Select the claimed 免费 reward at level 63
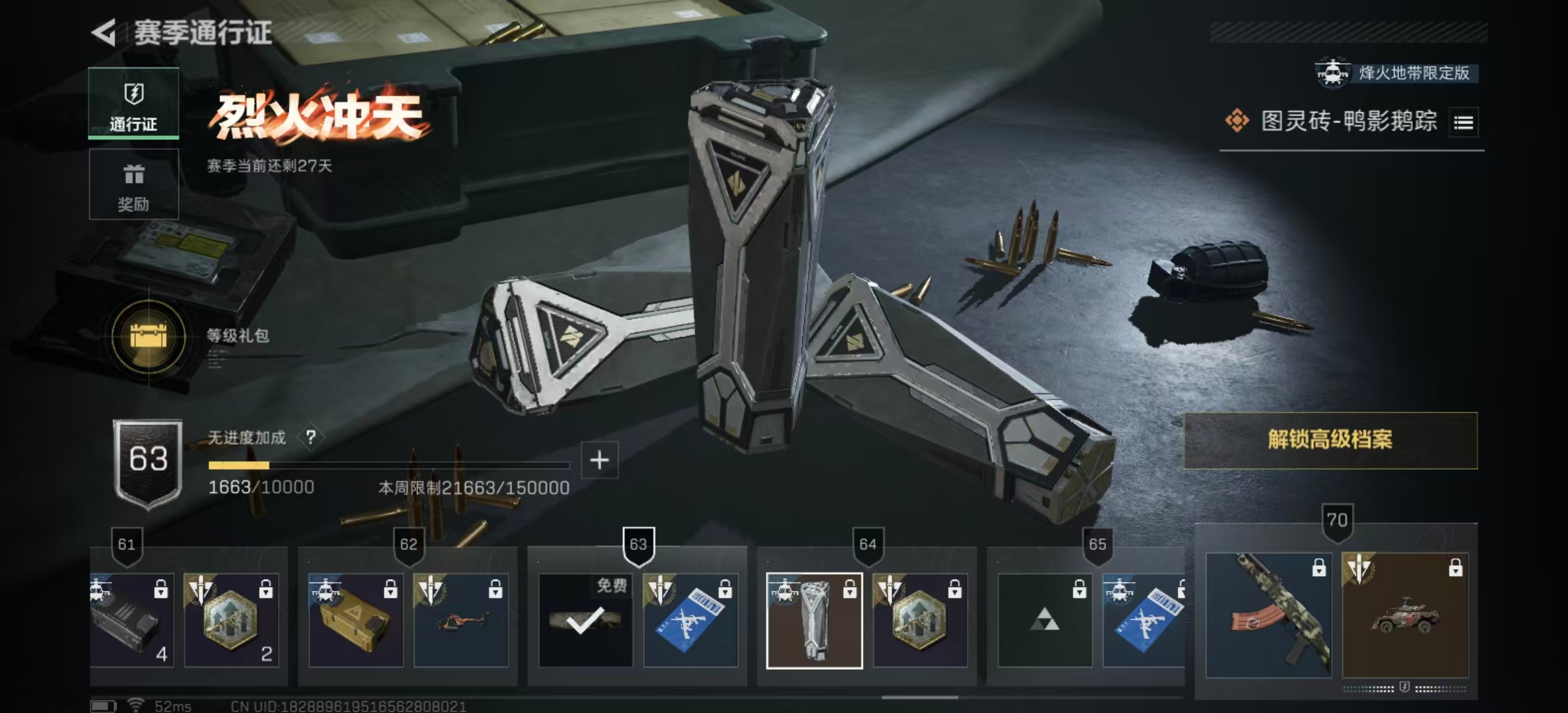This screenshot has height=713, width=1568. pos(585,621)
